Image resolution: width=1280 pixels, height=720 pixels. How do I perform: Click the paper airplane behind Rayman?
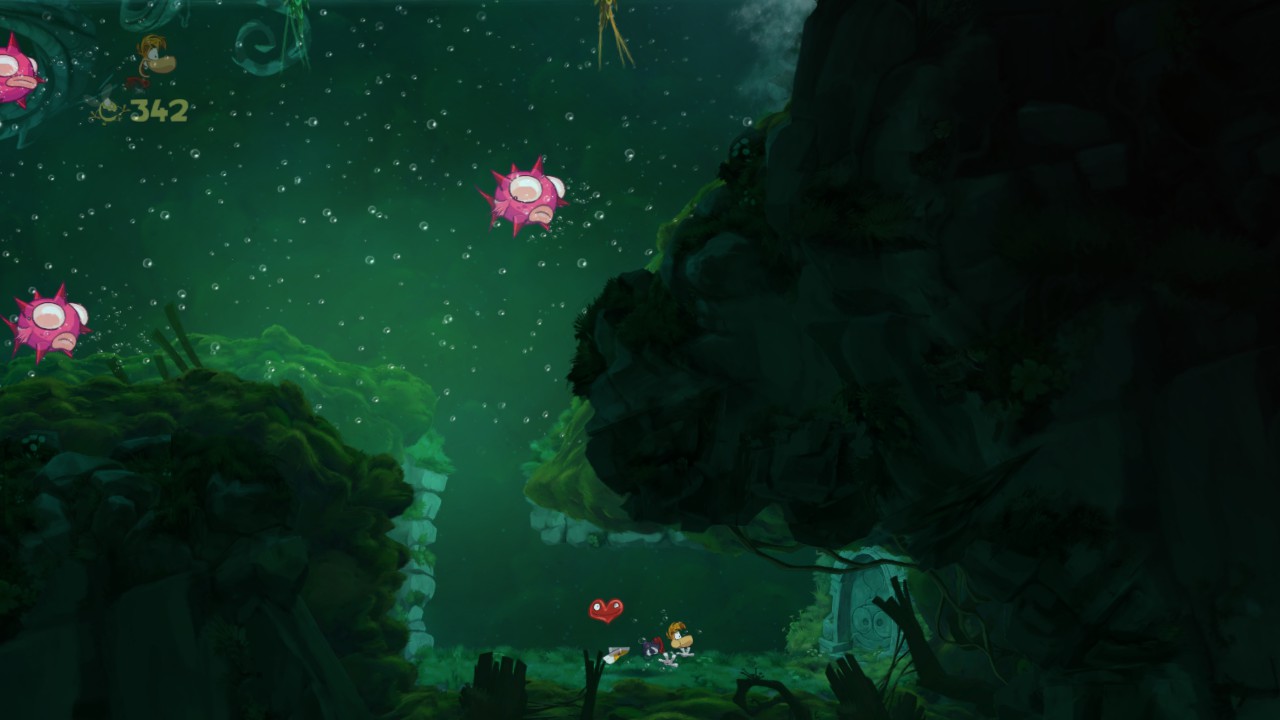click(617, 651)
